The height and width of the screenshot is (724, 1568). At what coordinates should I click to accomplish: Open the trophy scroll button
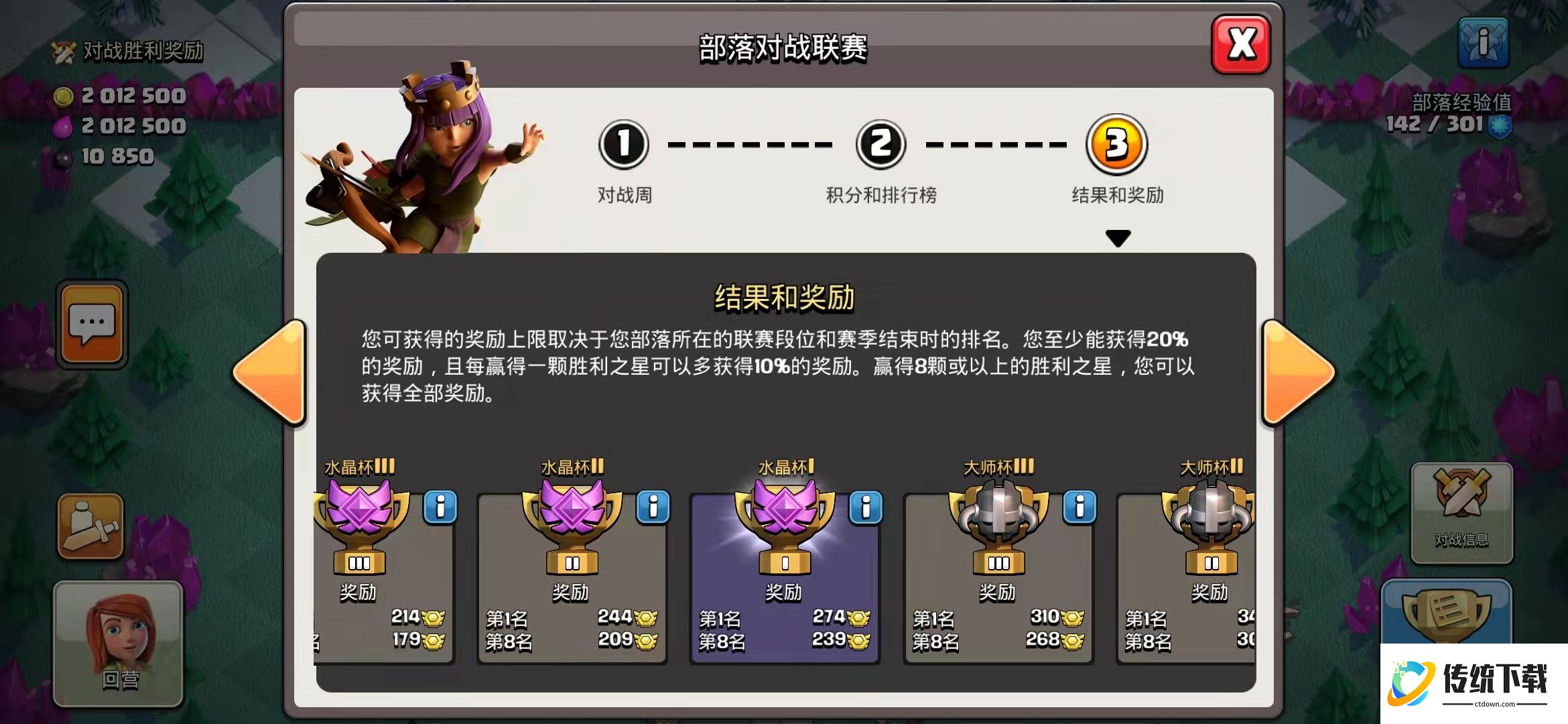point(1446,611)
